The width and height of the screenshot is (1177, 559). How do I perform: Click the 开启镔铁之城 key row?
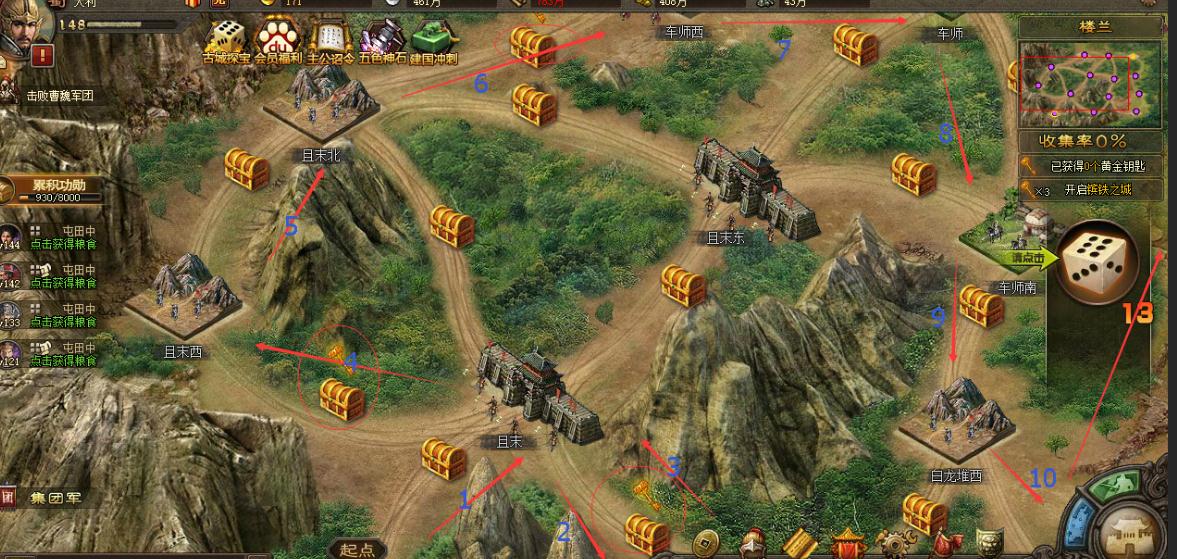click(x=1092, y=190)
